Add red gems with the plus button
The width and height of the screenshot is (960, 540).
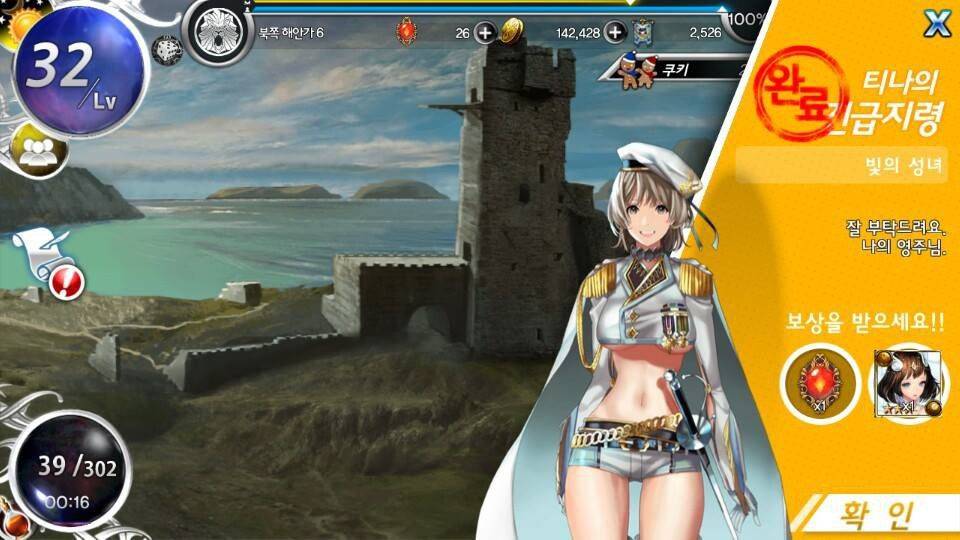point(485,33)
